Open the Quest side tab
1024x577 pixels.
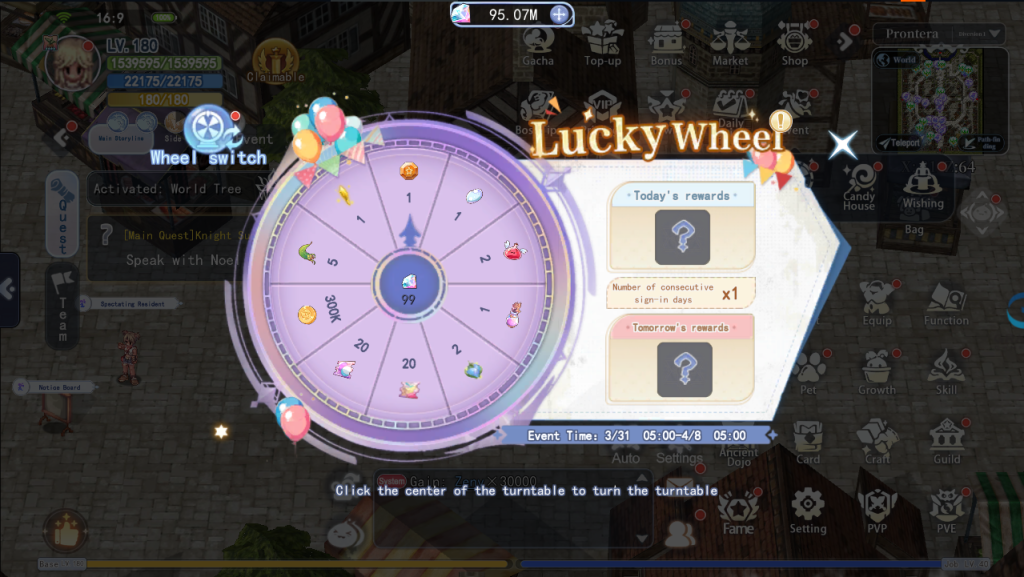click(x=61, y=213)
